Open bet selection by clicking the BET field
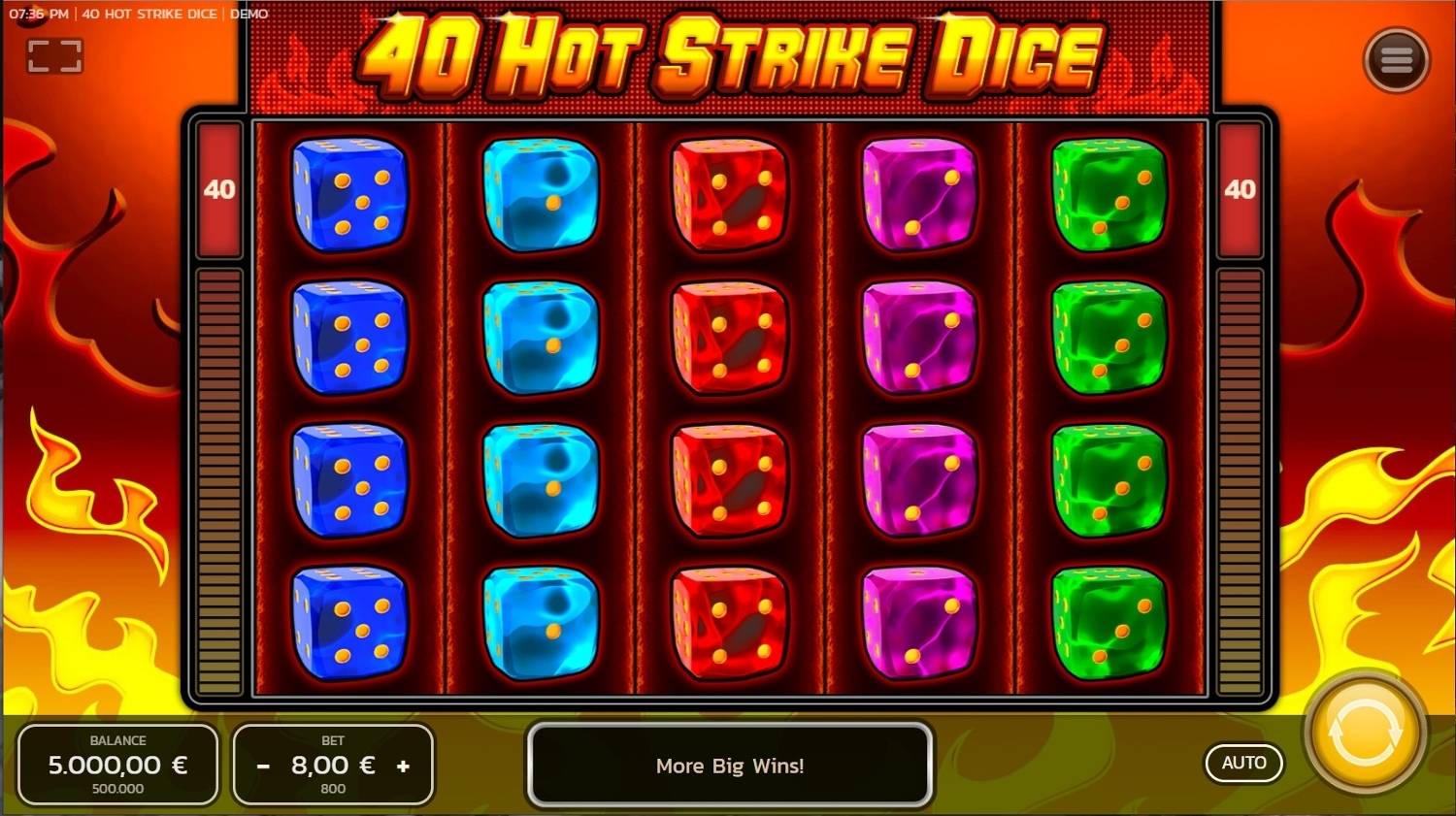This screenshot has width=1456, height=816. pyautogui.click(x=333, y=766)
